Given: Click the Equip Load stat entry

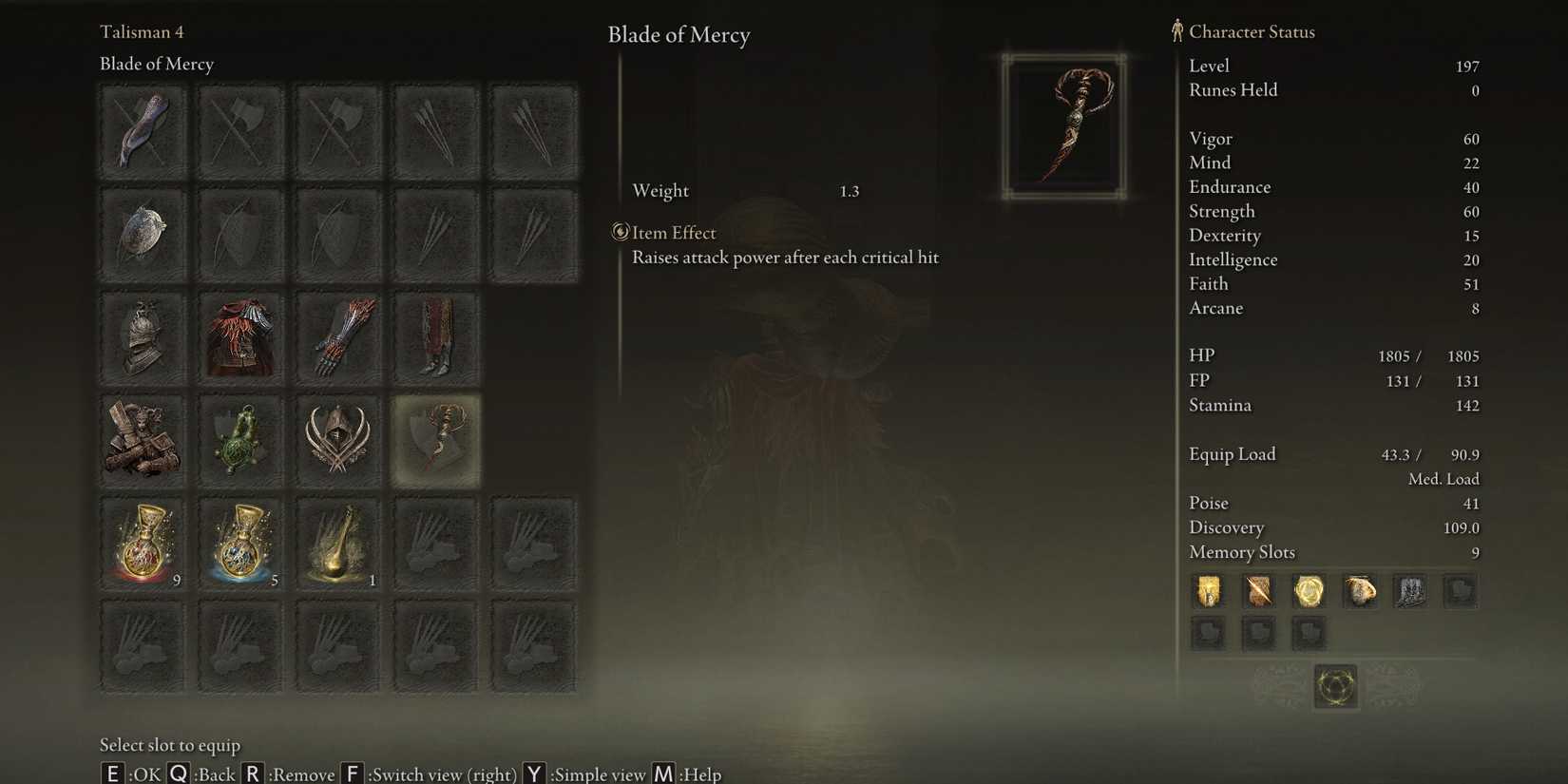Looking at the screenshot, I should [1233, 454].
